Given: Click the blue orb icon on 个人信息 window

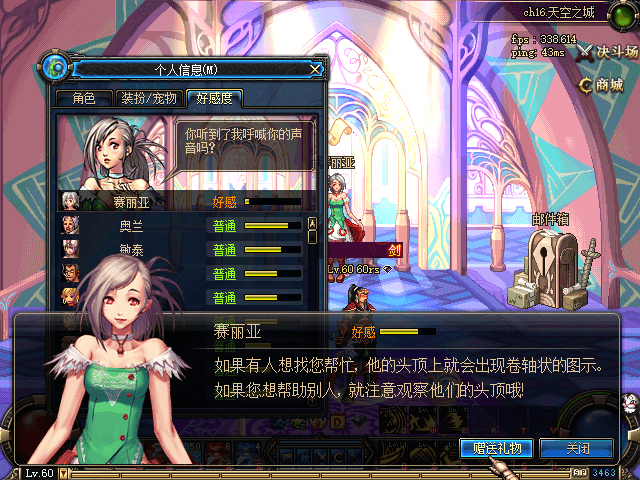Looking at the screenshot, I should [x=56, y=68].
